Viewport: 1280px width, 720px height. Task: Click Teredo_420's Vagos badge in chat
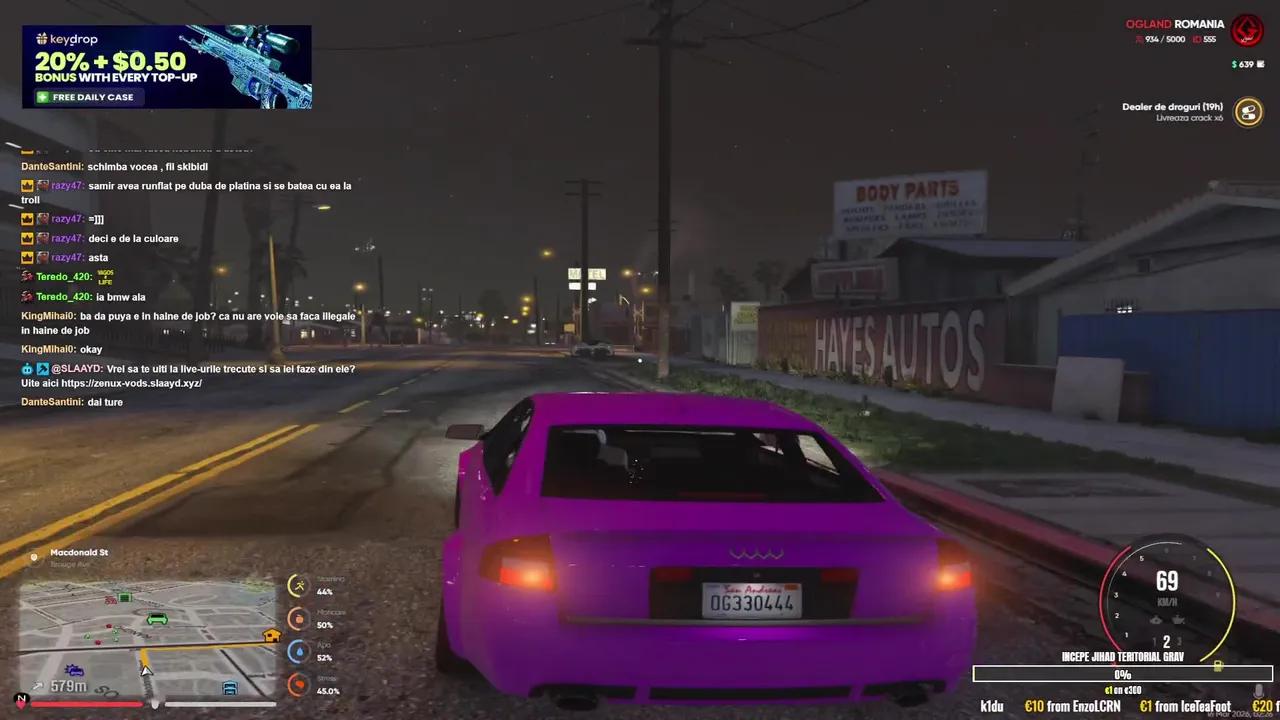pyautogui.click(x=104, y=277)
